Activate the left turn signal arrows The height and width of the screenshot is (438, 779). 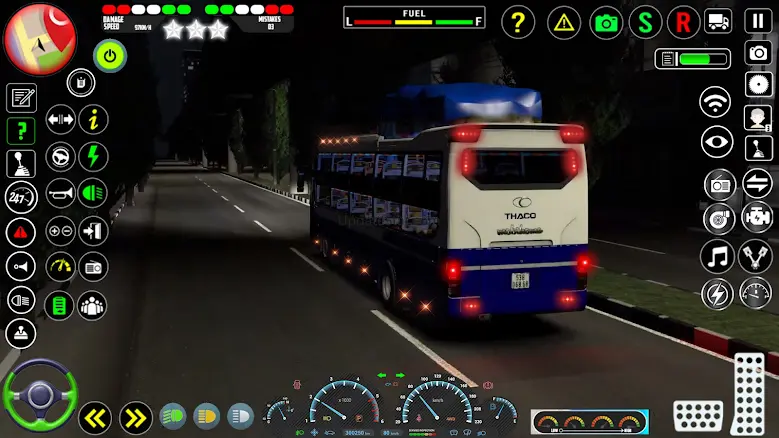pos(95,414)
